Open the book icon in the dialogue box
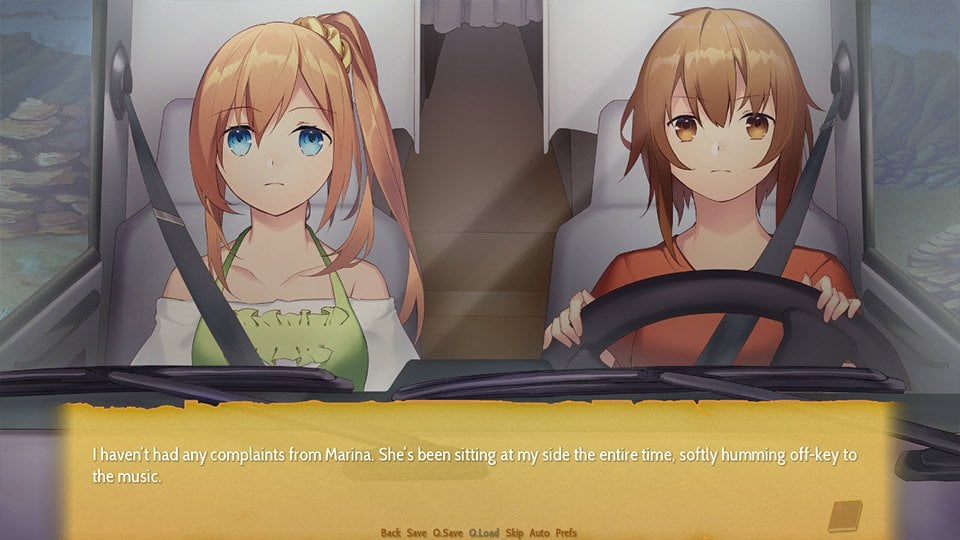The width and height of the screenshot is (960, 540). pyautogui.click(x=845, y=516)
